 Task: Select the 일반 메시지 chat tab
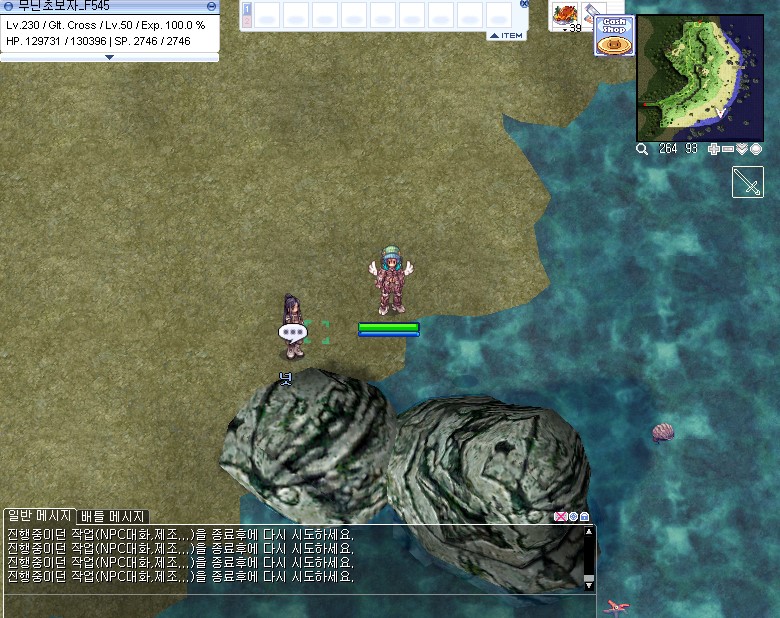pos(39,516)
